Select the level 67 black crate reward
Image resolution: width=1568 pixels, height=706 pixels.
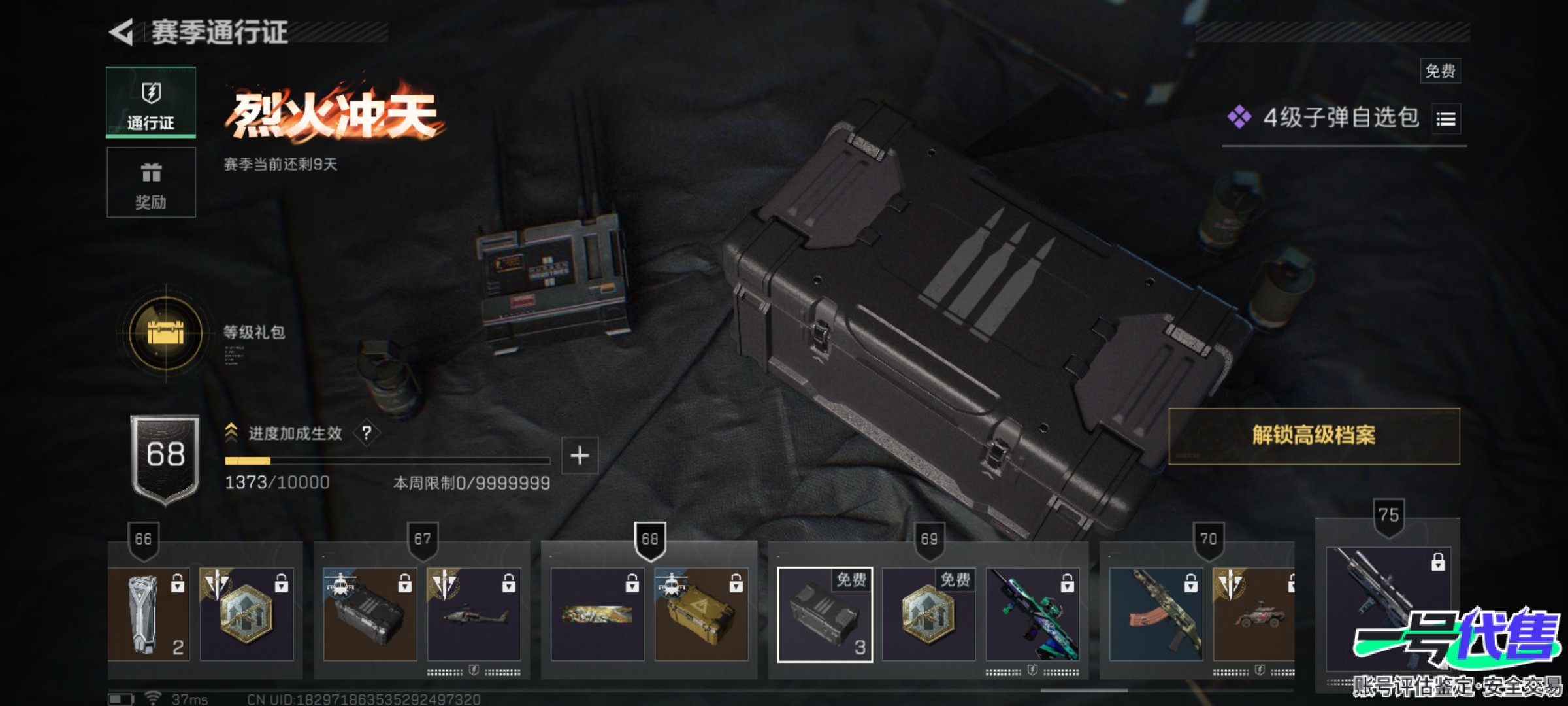(x=370, y=614)
